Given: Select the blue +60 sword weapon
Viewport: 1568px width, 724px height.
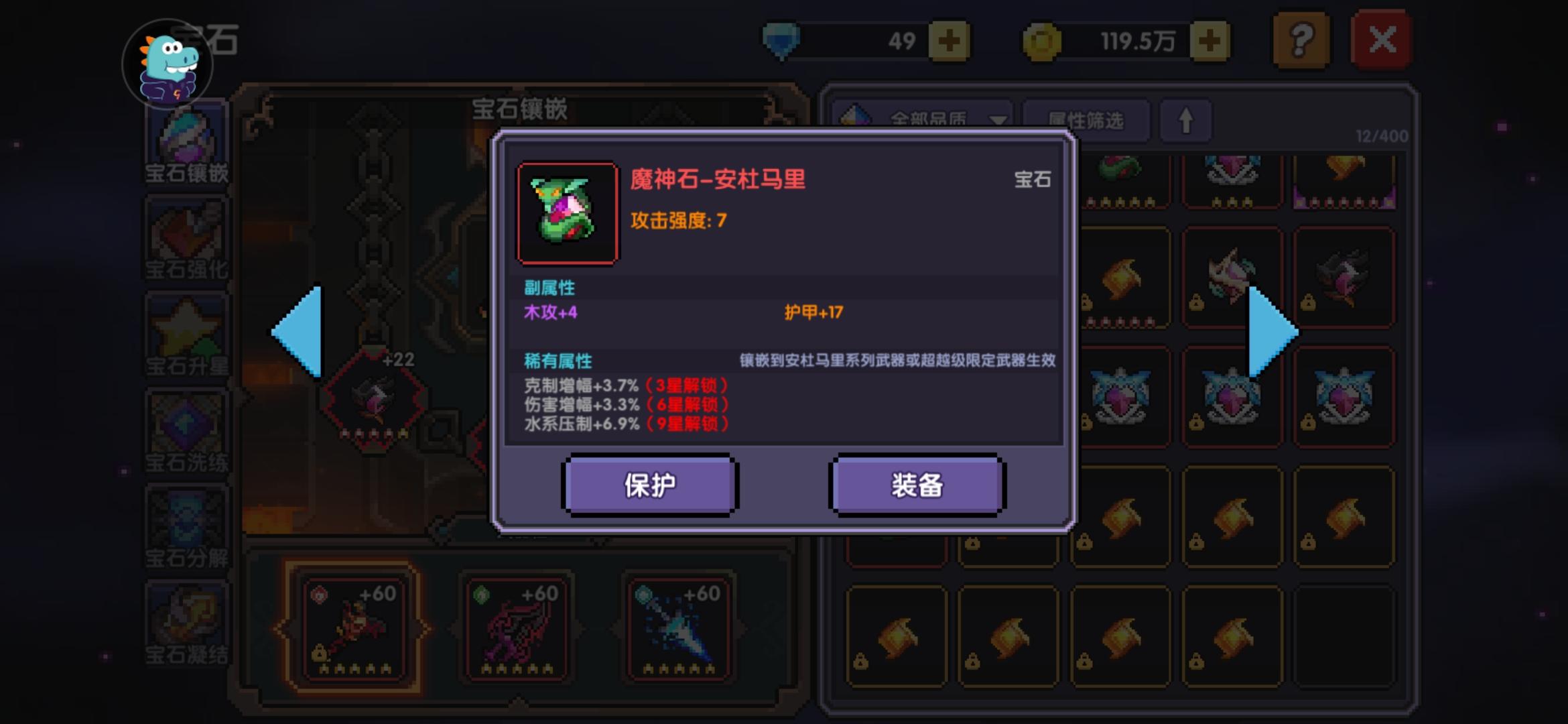Looking at the screenshot, I should [679, 627].
